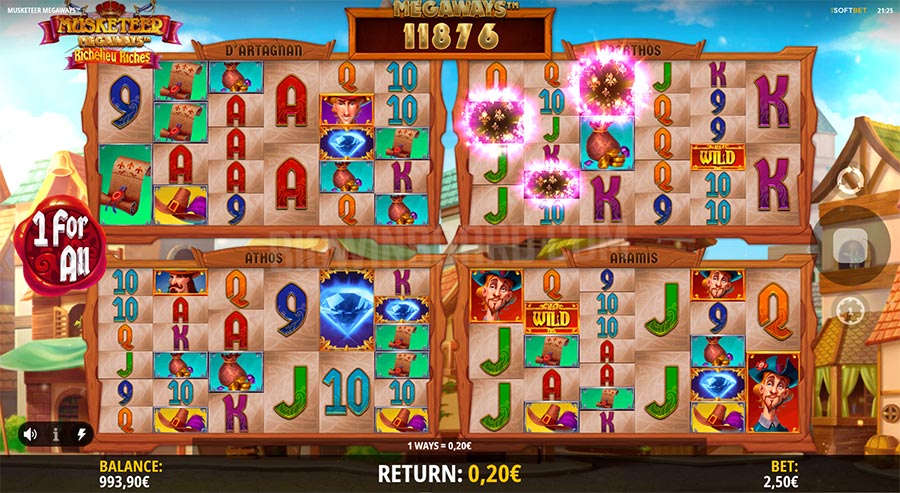Open the game info page
900x493 pixels.
55,434
